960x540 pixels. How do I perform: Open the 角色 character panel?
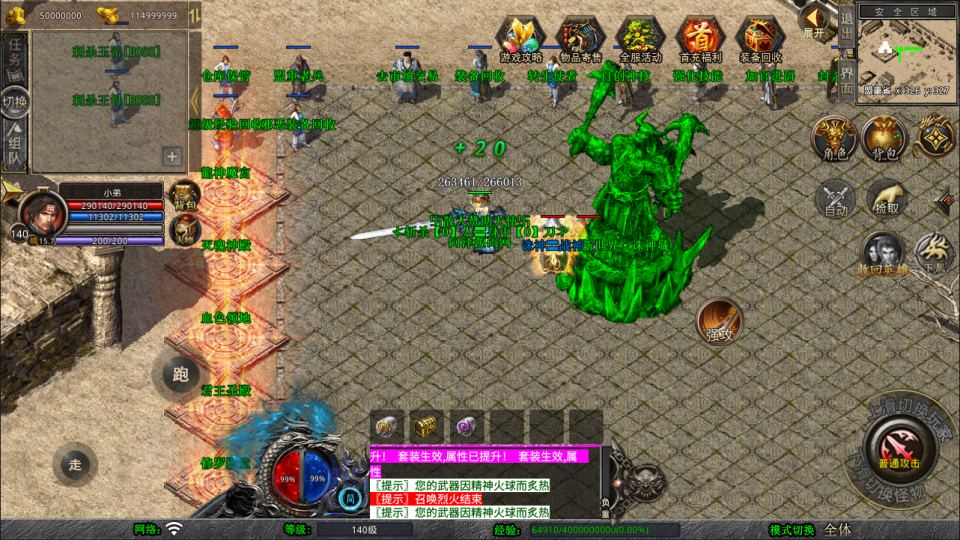point(832,136)
